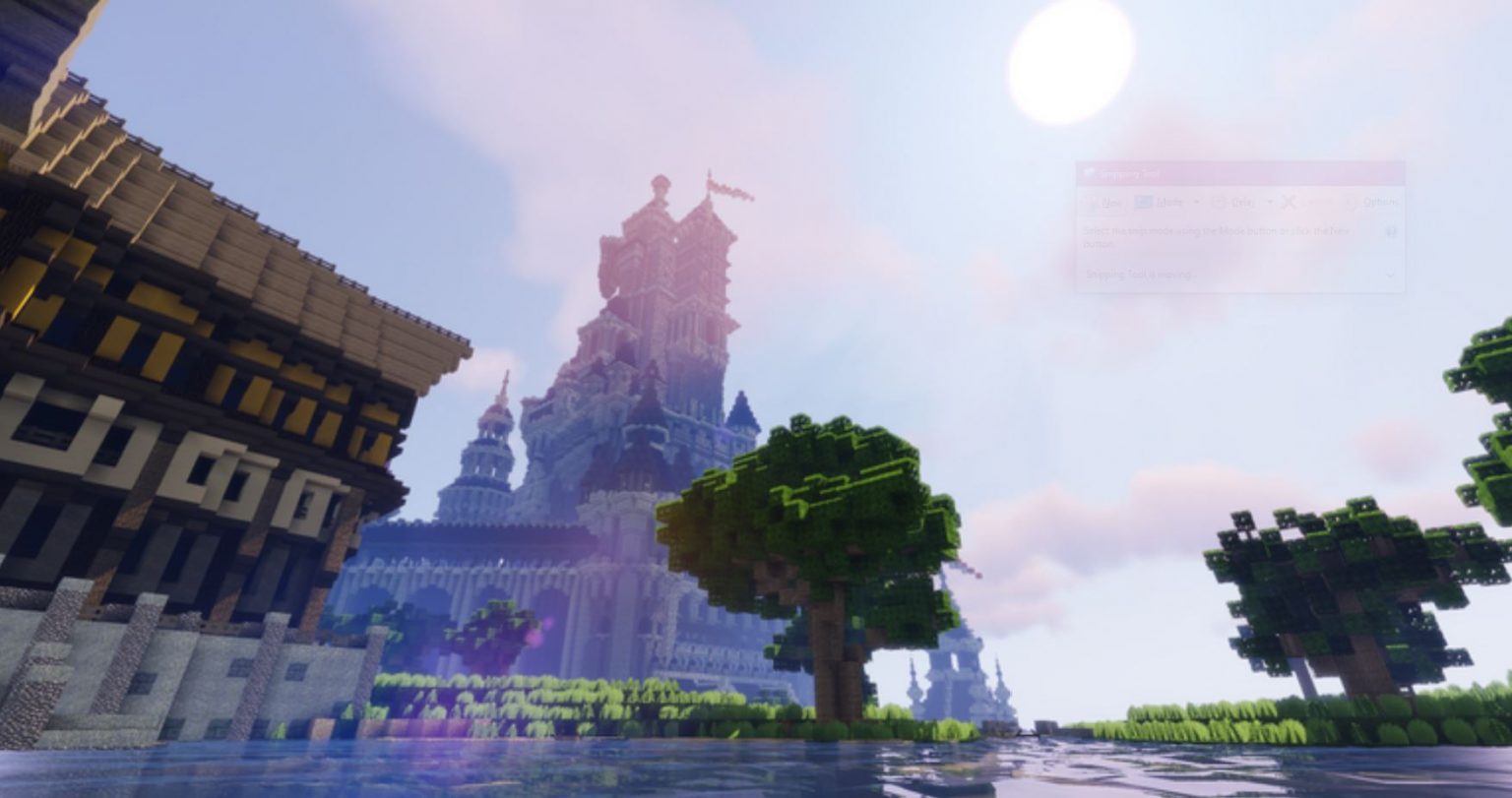Click the scissors icon in the title bar
Image resolution: width=1512 pixels, height=798 pixels.
(x=1089, y=172)
